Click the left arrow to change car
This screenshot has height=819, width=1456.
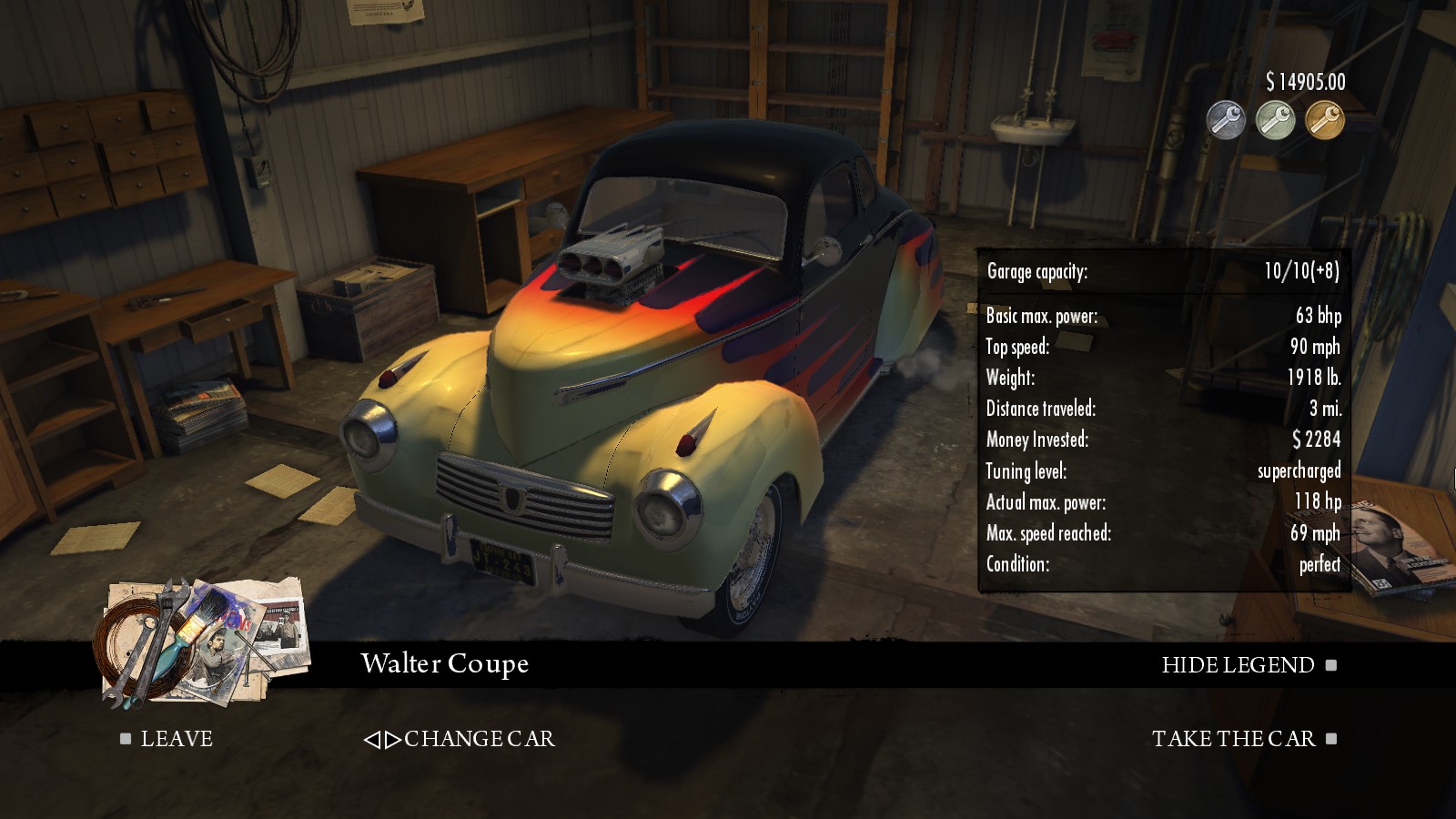point(371,739)
